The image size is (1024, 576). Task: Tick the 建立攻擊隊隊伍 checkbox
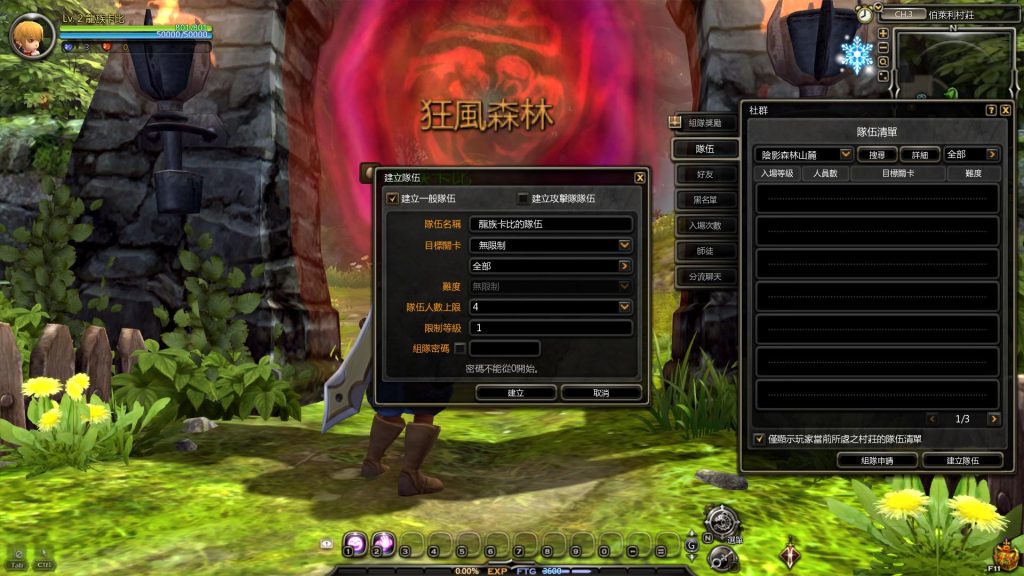coord(522,198)
